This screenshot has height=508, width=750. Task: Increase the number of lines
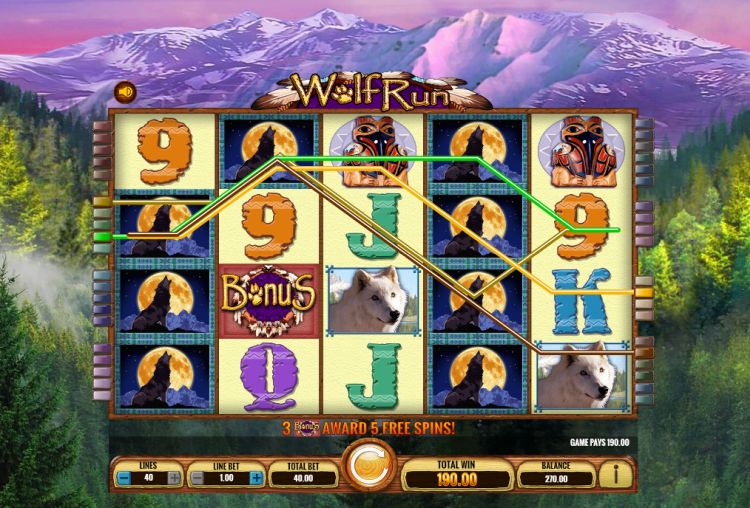(175, 478)
